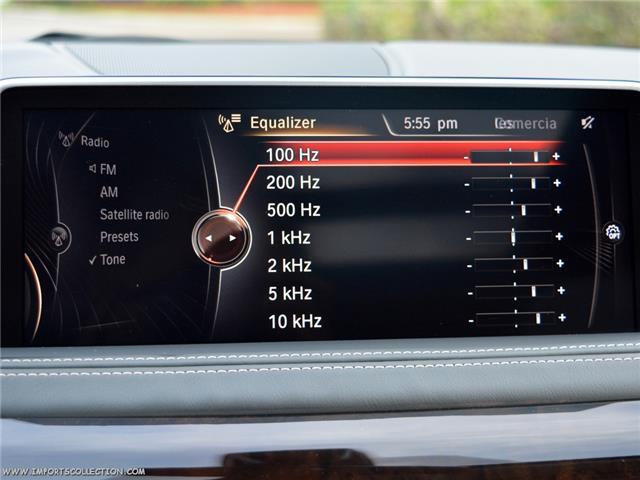Decrease the 500 Hz band with minus
Image resolution: width=640 pixels, height=480 pixels.
point(467,211)
